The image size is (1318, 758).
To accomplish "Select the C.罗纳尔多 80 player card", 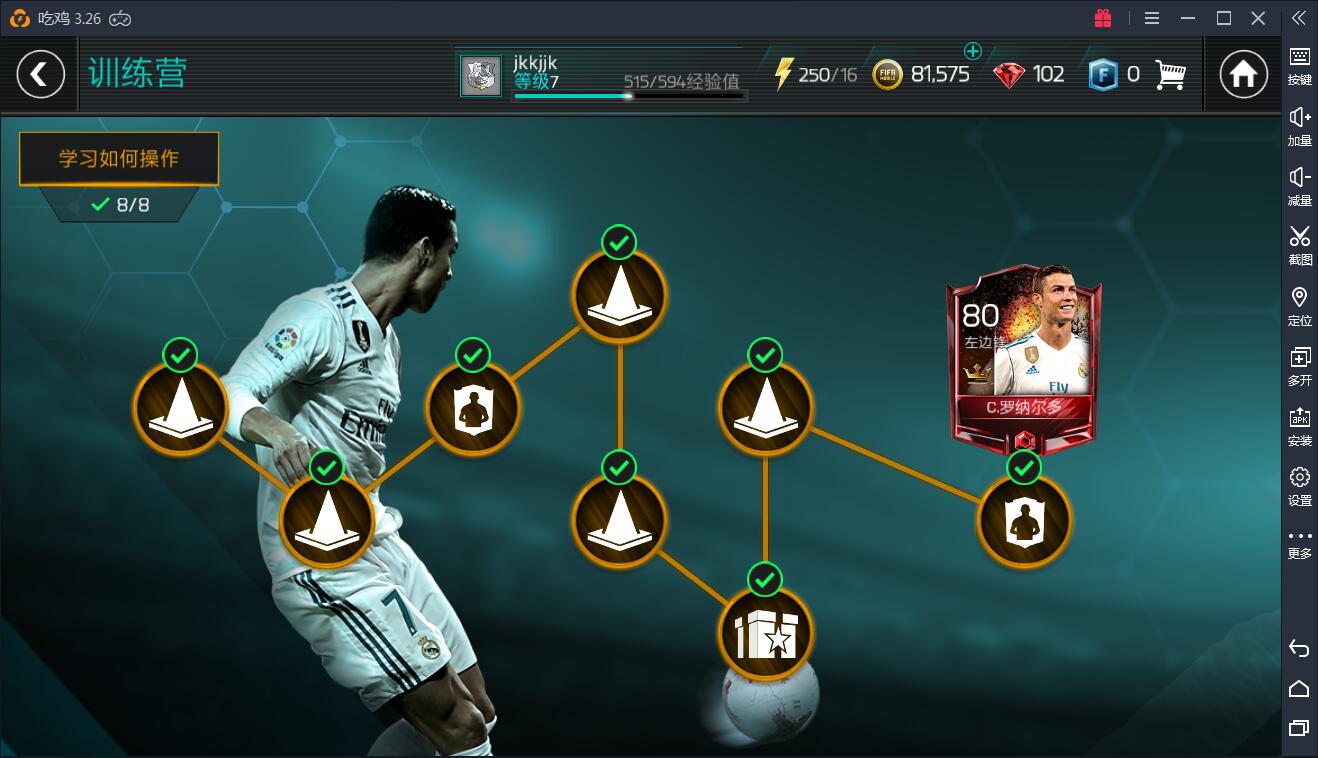I will [x=1024, y=353].
